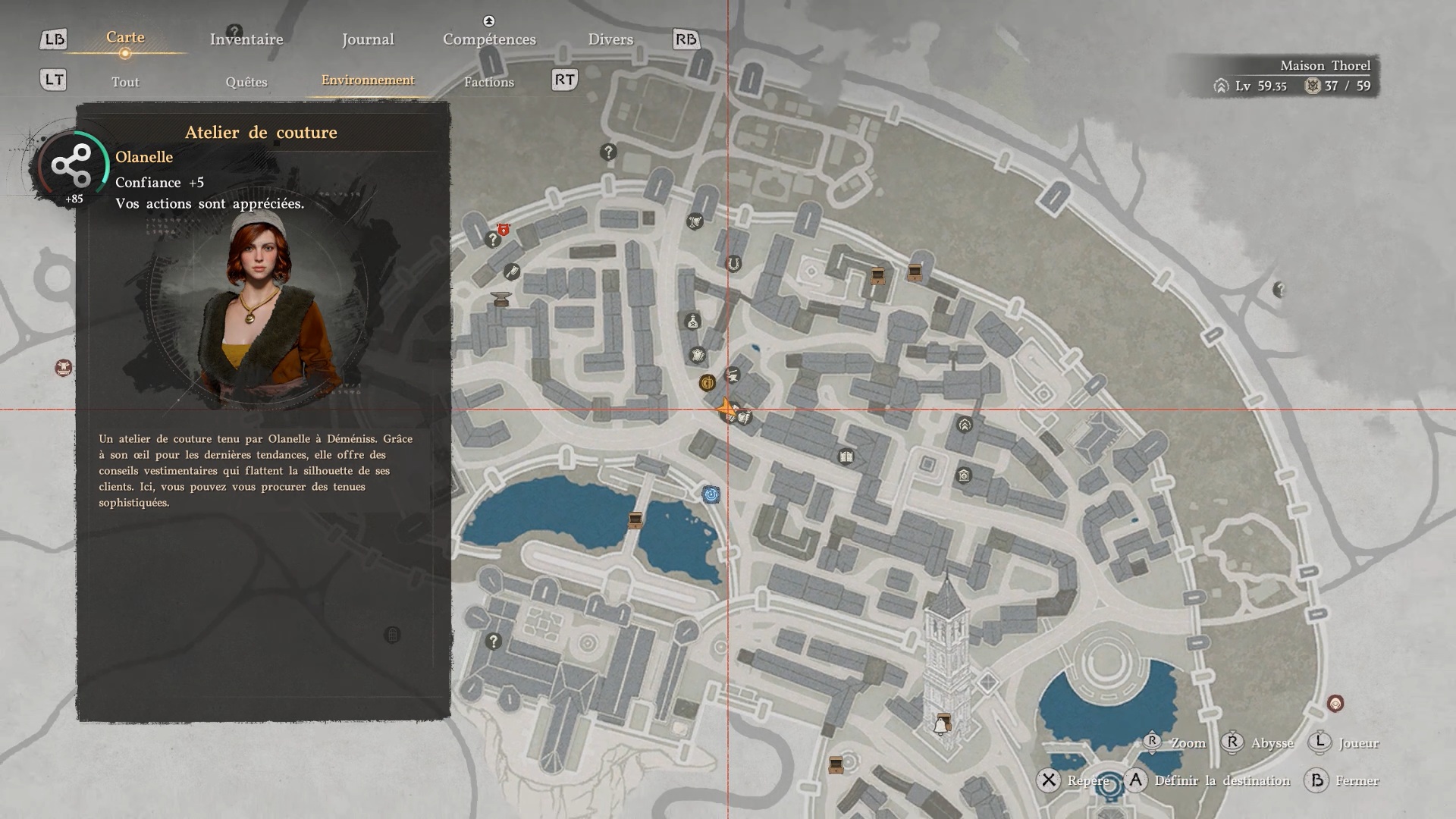1456x819 pixels.
Task: Choose the butcher cleaver map marker
Action: pos(512,271)
